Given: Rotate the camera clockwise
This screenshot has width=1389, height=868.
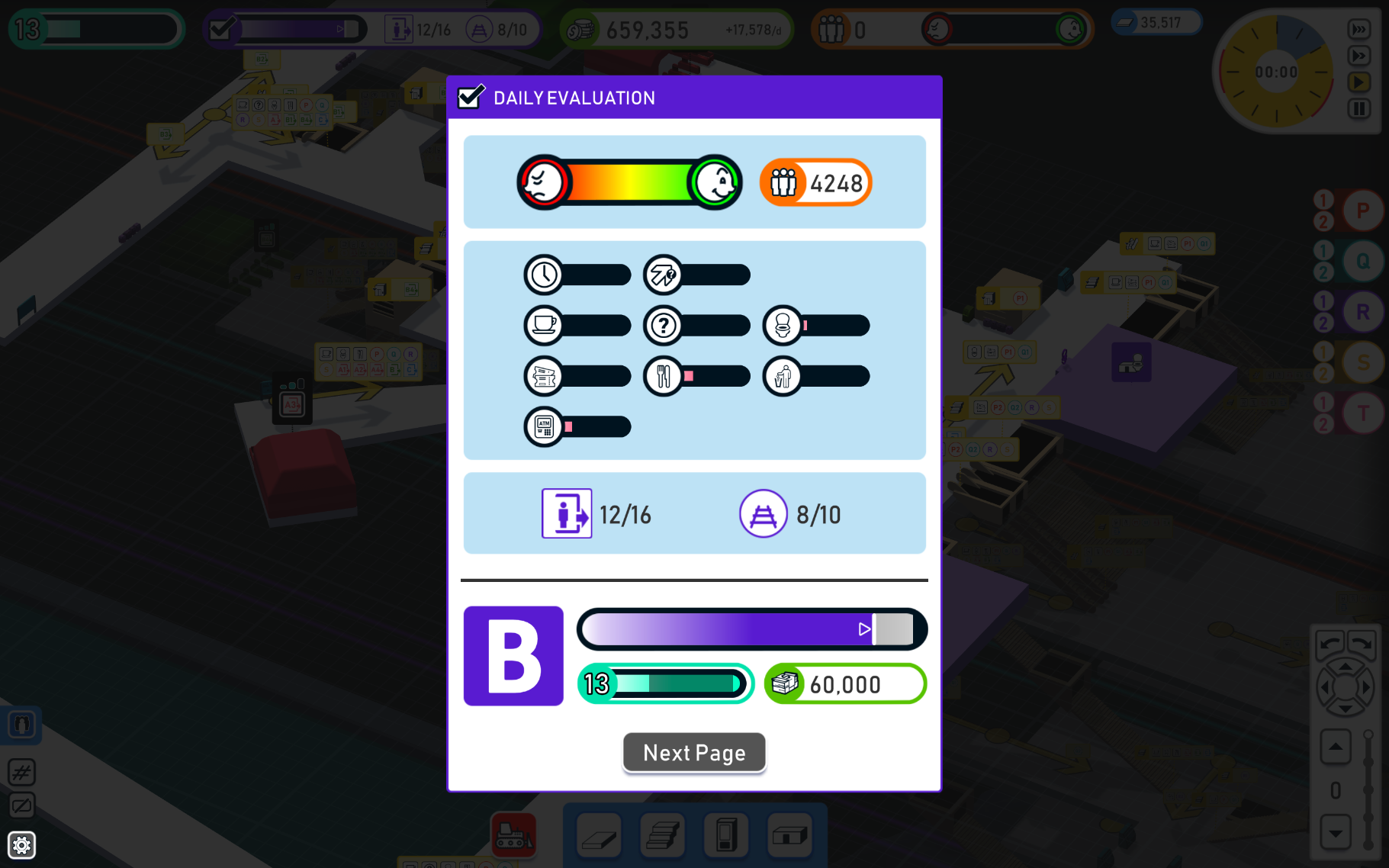Looking at the screenshot, I should pos(1362,645).
